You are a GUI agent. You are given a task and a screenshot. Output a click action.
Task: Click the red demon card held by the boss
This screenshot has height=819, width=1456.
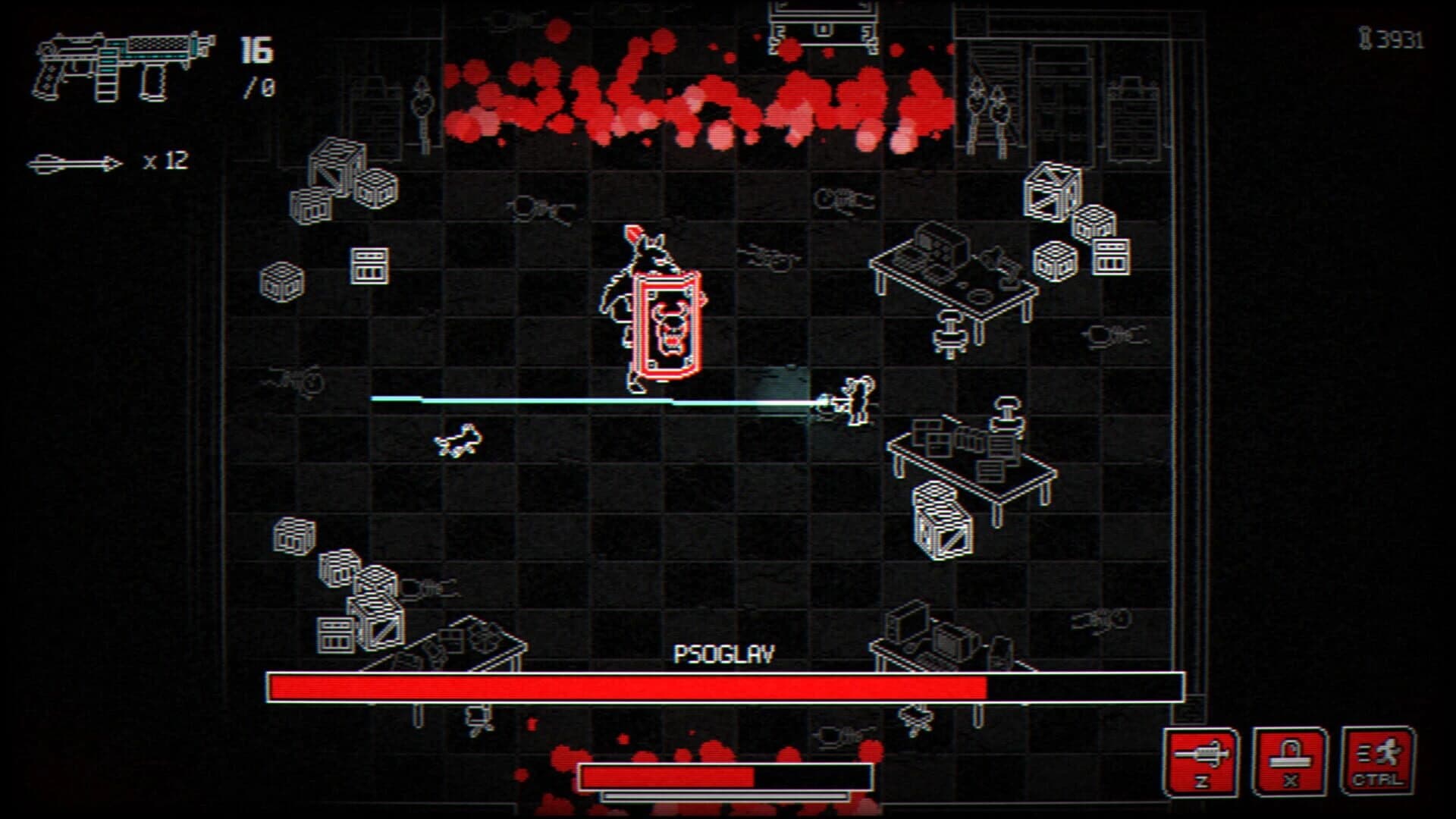tap(667, 326)
